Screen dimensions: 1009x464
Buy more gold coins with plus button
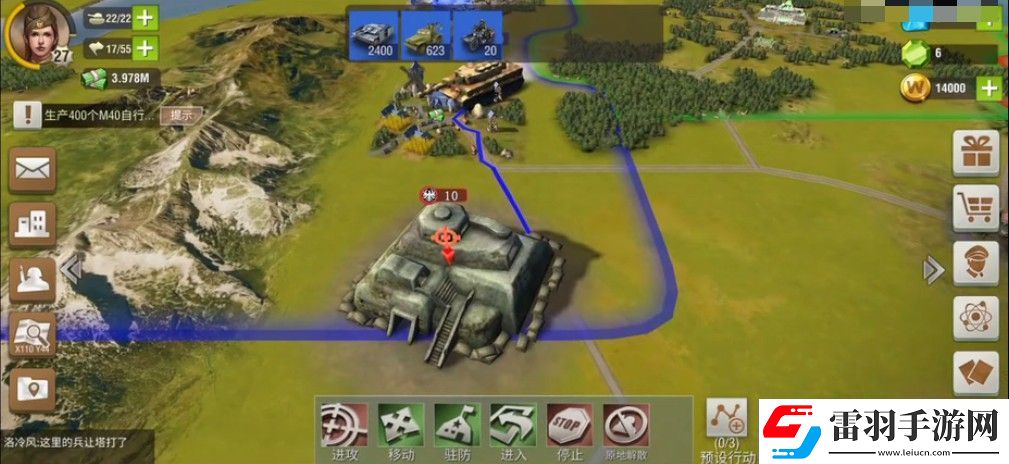(988, 88)
